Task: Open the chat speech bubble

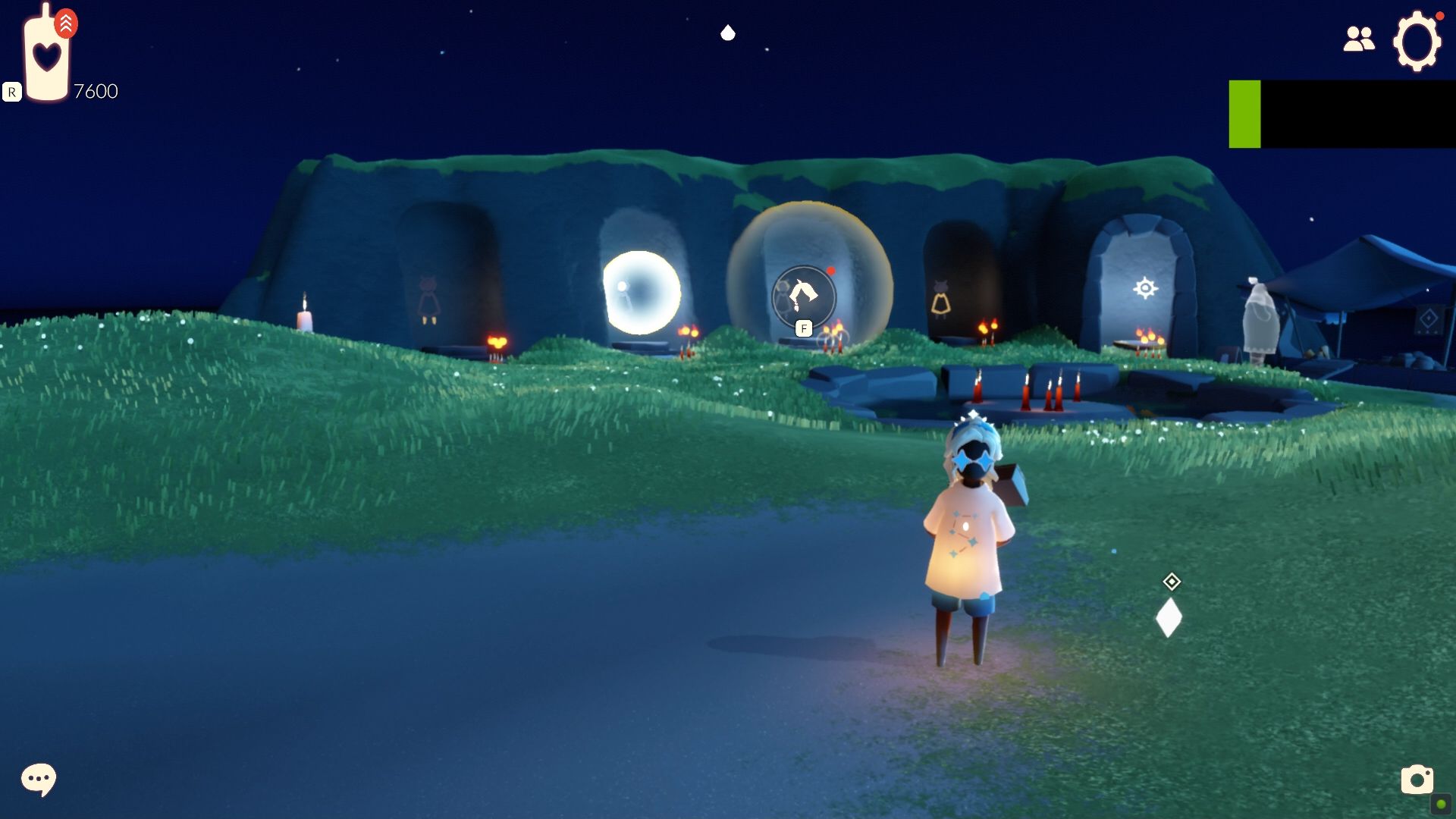Action: (x=38, y=779)
